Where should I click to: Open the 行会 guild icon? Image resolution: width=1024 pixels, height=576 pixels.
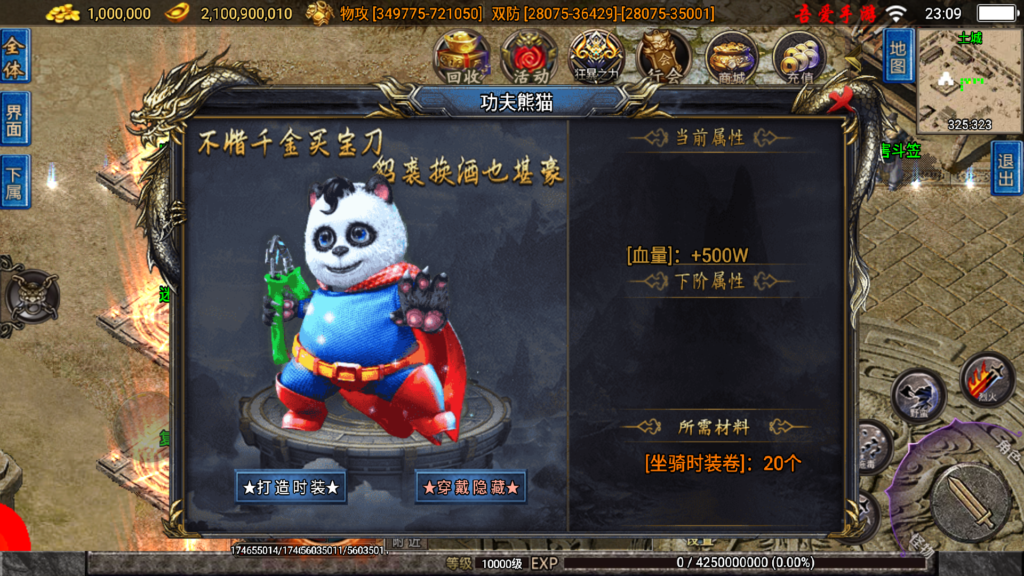[x=664, y=57]
